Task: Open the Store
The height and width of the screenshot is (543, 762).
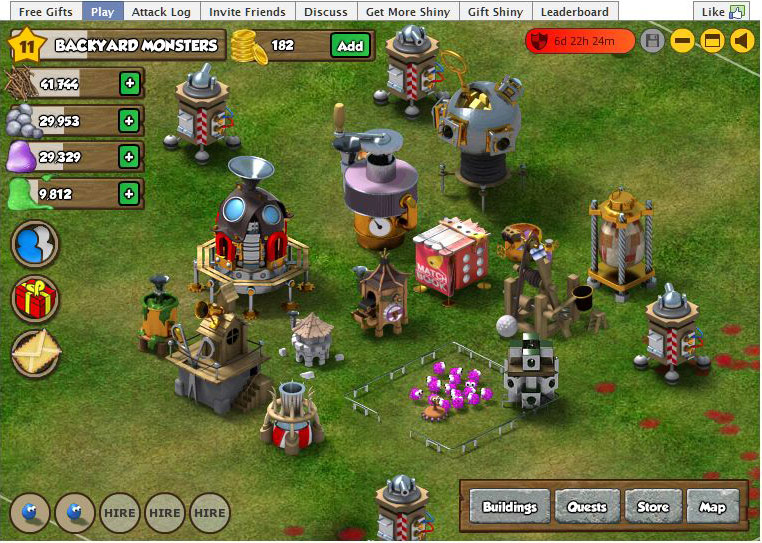Action: click(x=653, y=506)
